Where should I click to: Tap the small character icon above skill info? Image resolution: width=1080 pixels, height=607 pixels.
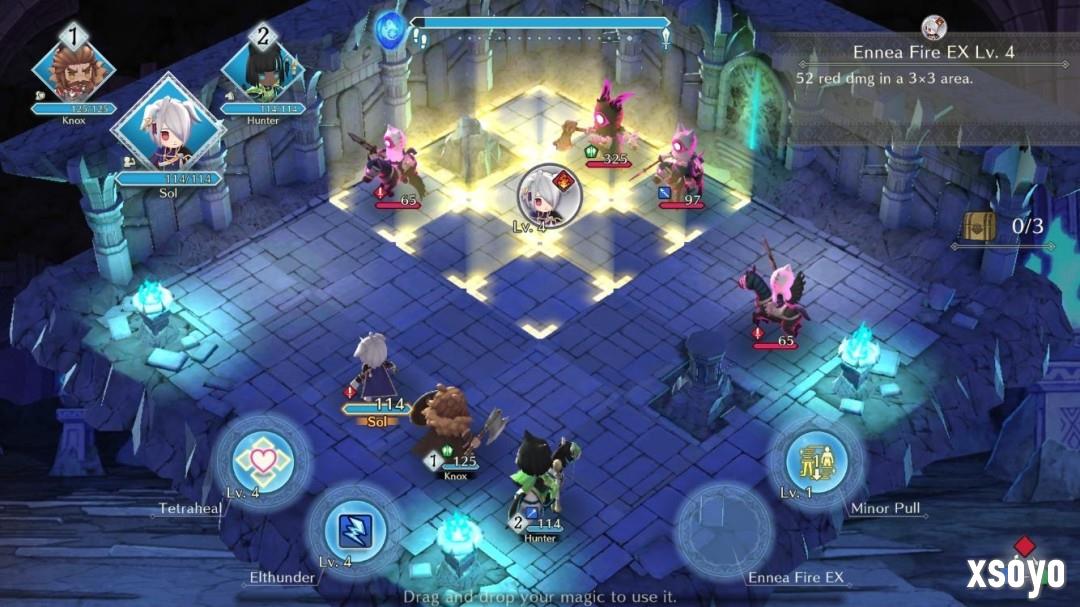click(932, 26)
